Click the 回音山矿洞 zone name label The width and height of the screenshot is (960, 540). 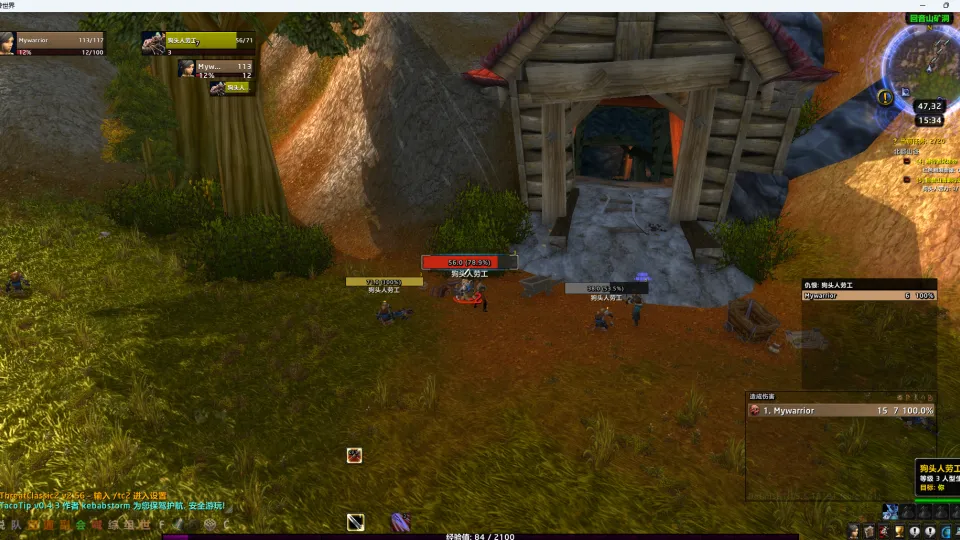pos(927,19)
